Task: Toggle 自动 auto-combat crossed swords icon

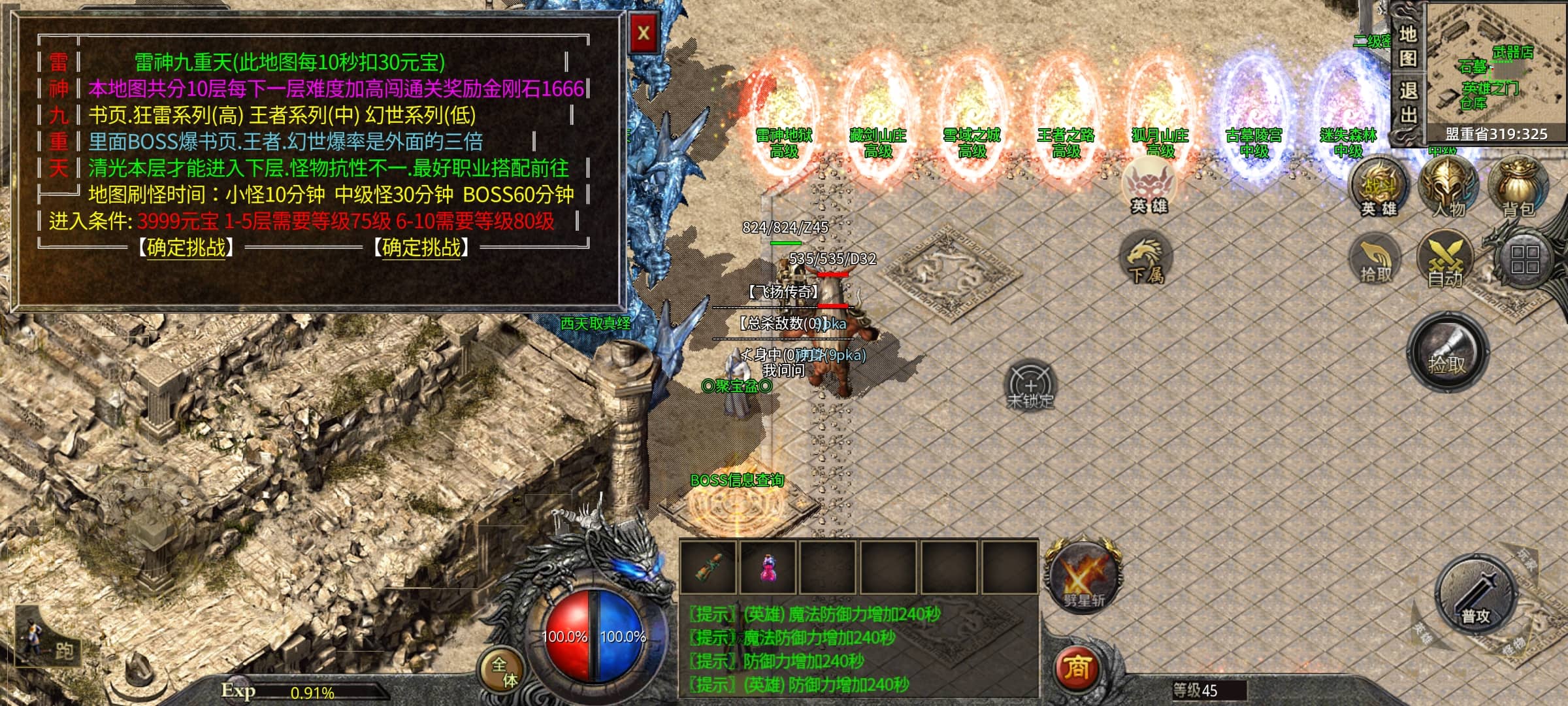Action: click(x=1445, y=260)
